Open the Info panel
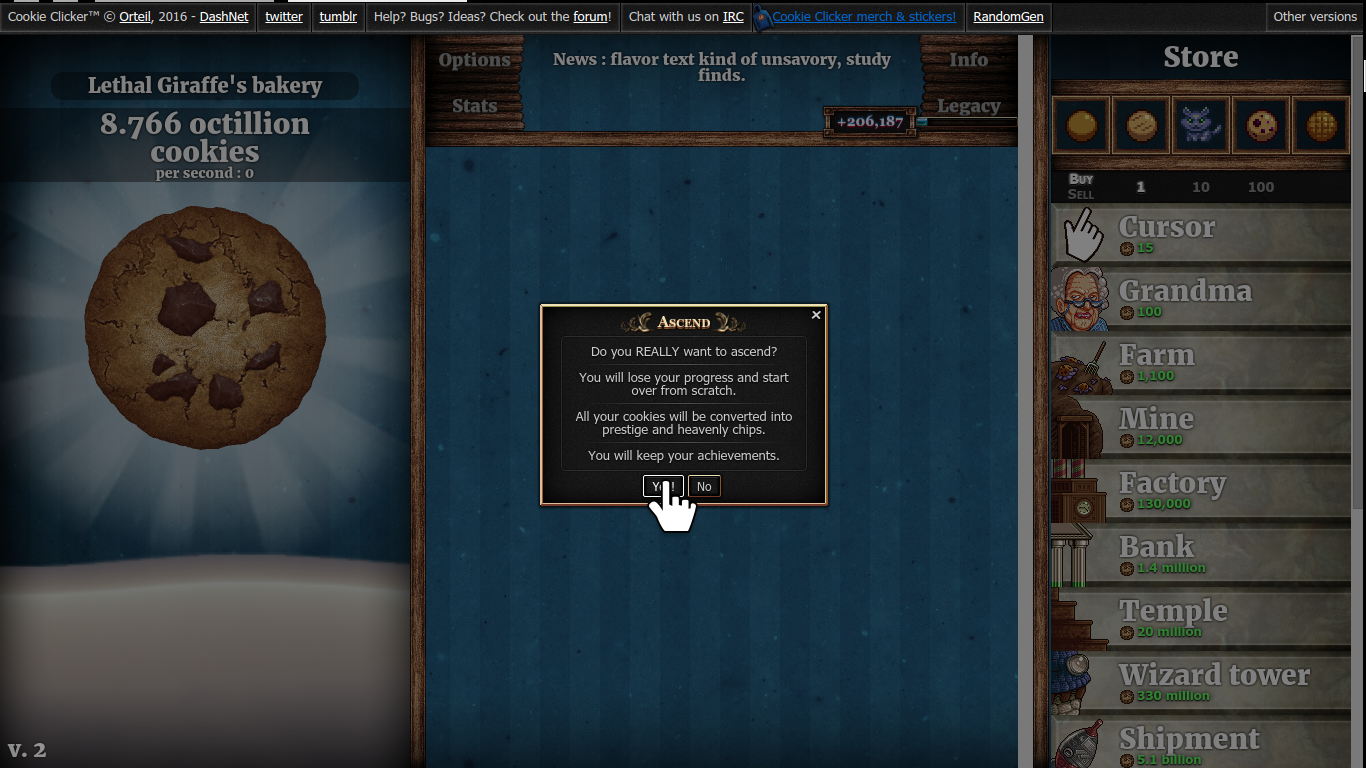 point(968,60)
